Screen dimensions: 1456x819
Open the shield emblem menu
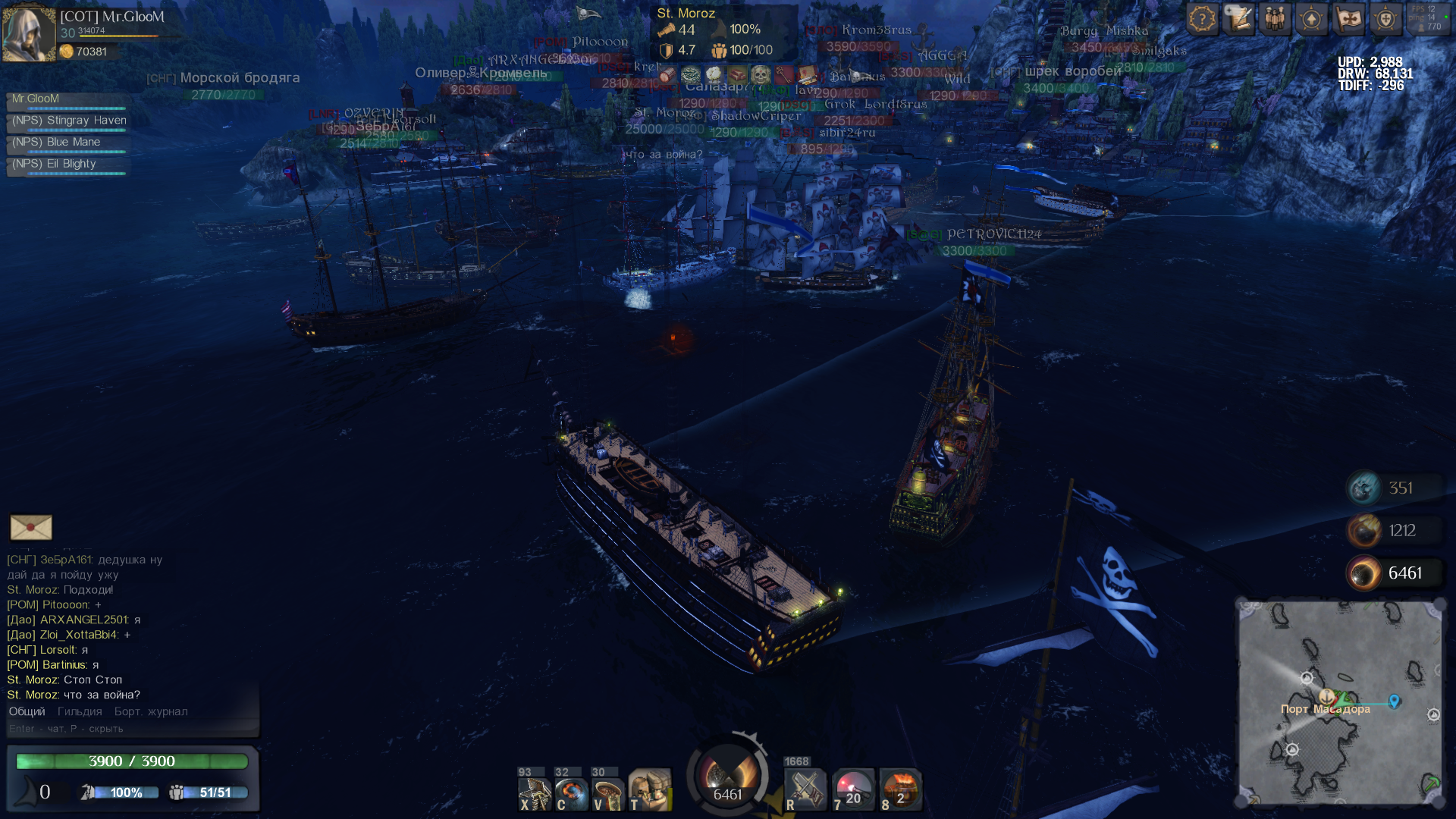click(1385, 19)
